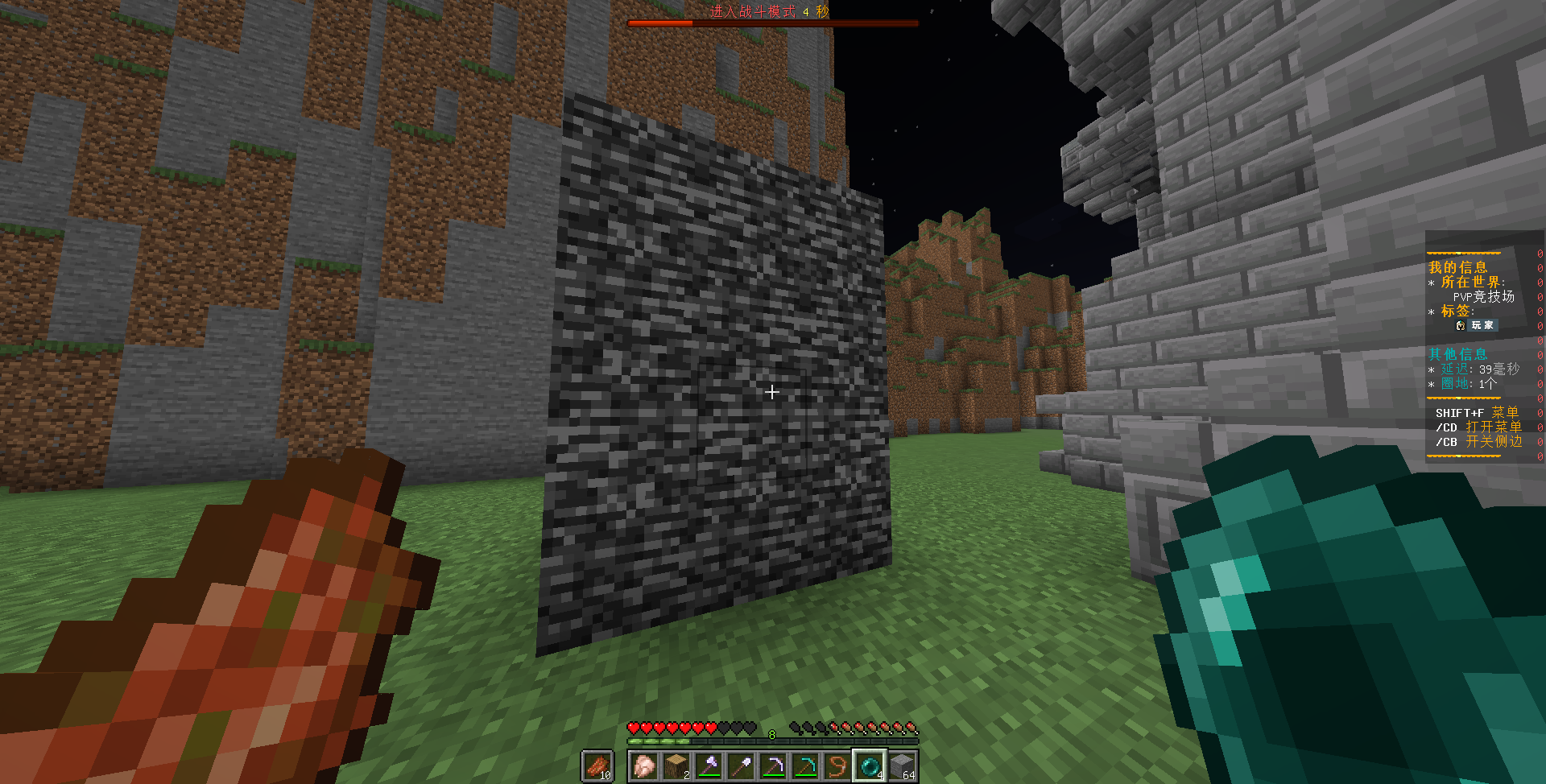The height and width of the screenshot is (784, 1546).
Task: Click the ender pearl hotbar slot
Action: point(870,765)
